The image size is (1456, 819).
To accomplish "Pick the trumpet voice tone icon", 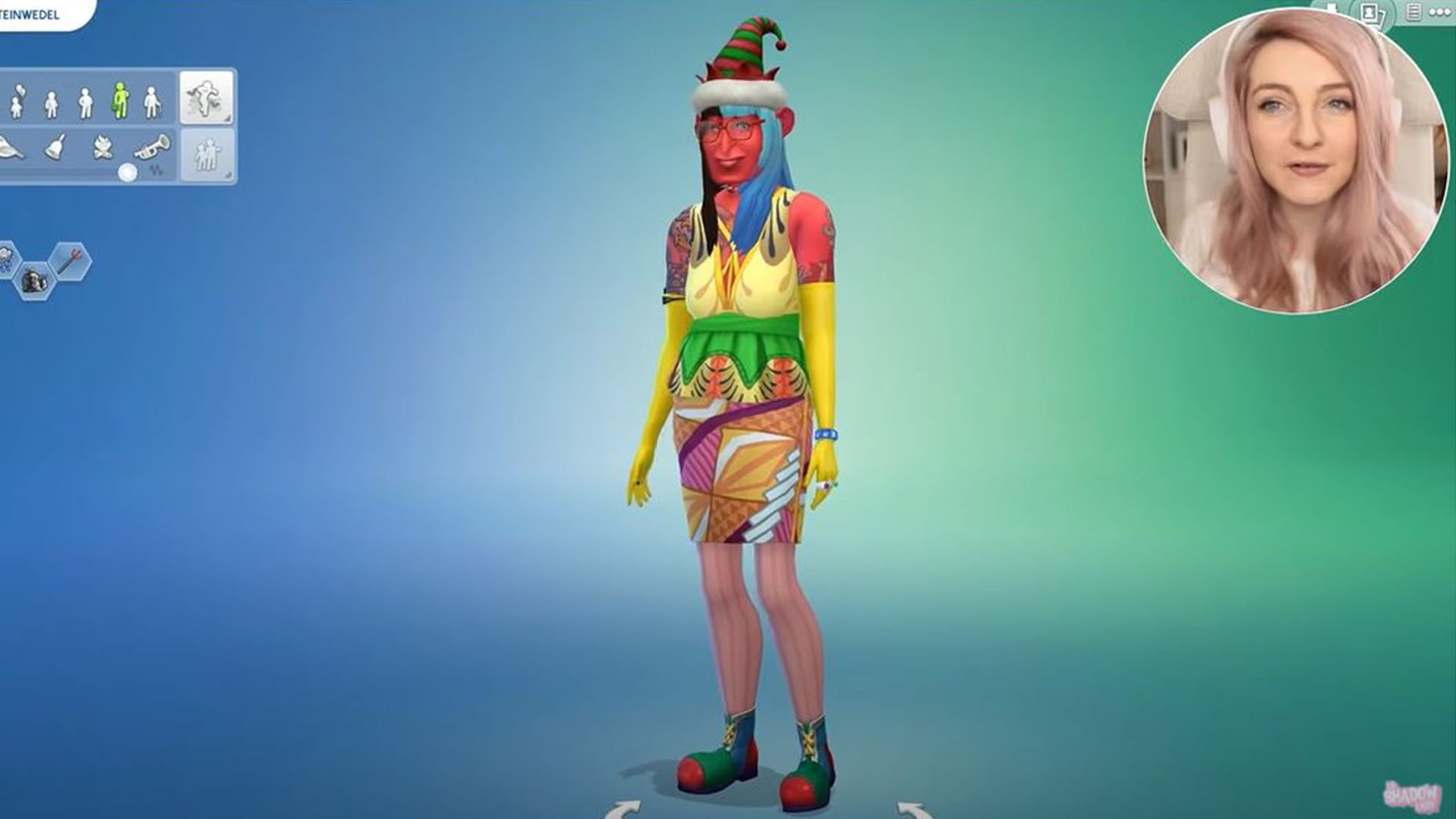I will [150, 145].
